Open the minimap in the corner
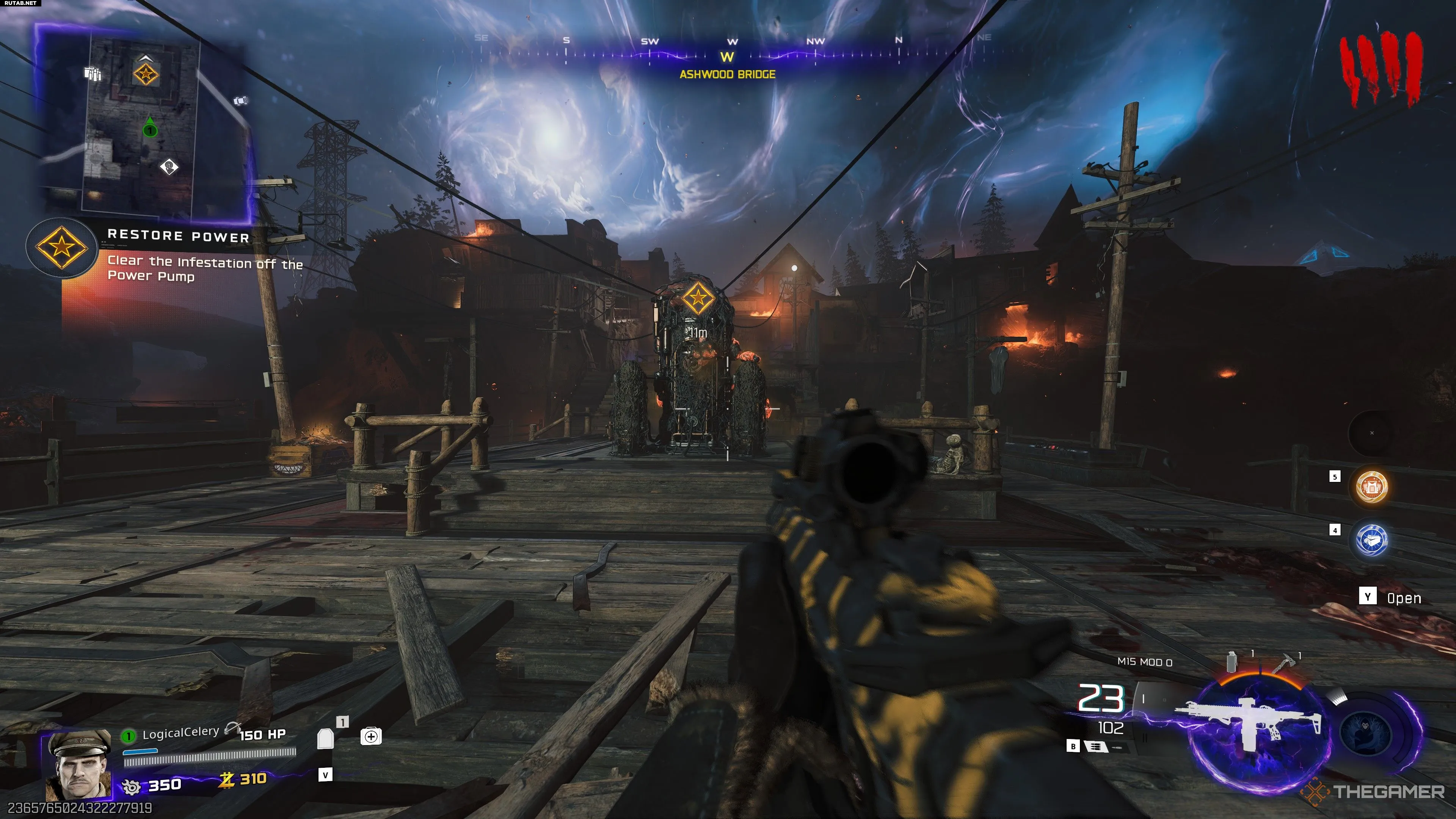This screenshot has height=819, width=1456. [x=144, y=121]
